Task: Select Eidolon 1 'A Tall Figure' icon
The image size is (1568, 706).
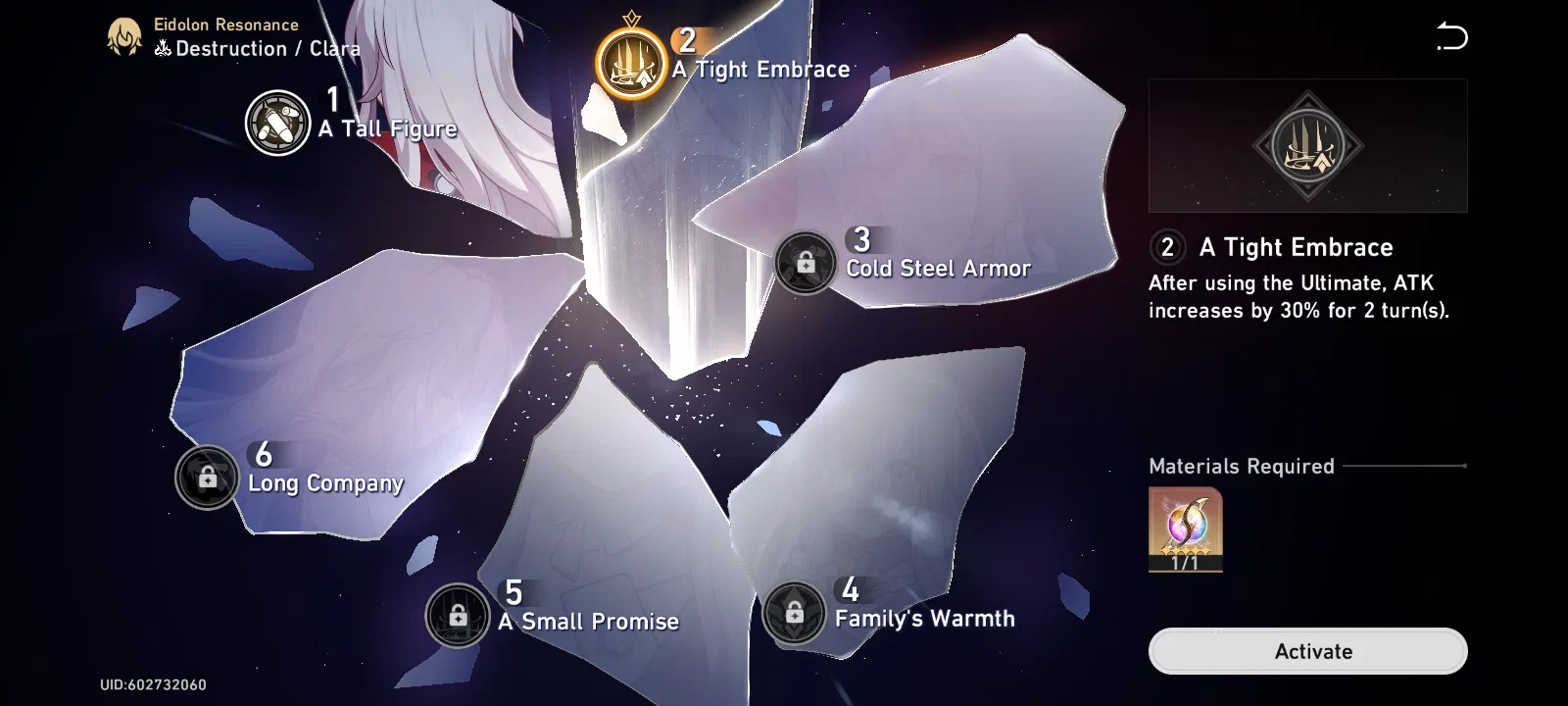Action: coord(277,118)
